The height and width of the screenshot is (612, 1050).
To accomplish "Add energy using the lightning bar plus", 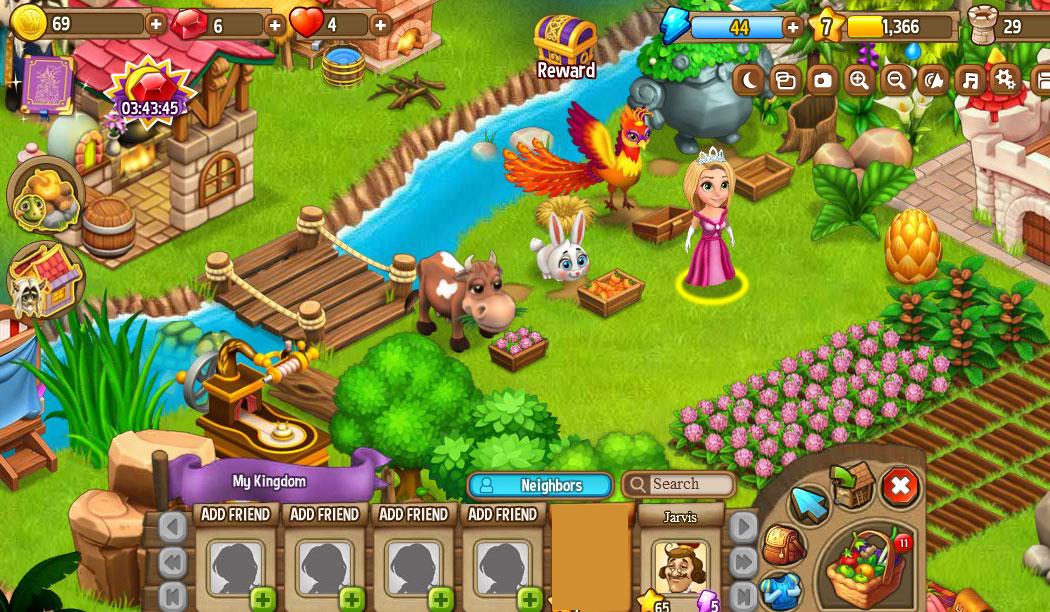I will tap(793, 27).
